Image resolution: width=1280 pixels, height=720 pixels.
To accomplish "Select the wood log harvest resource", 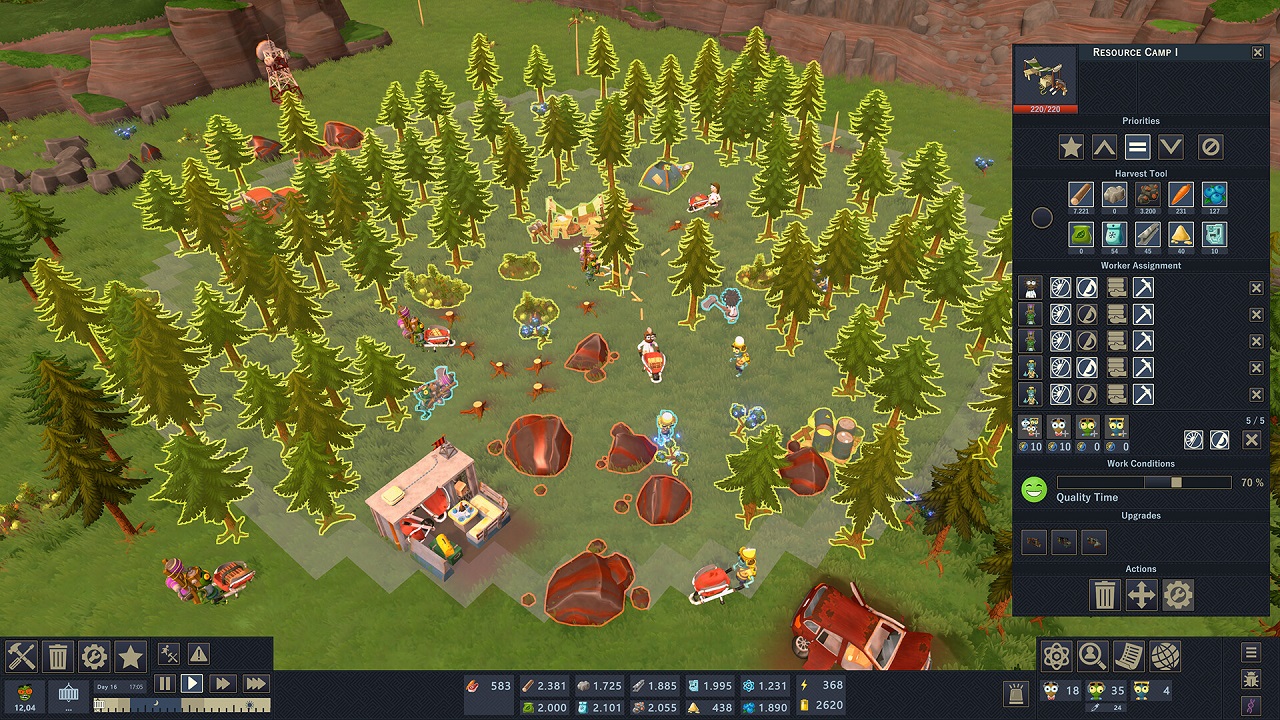I will point(1080,194).
